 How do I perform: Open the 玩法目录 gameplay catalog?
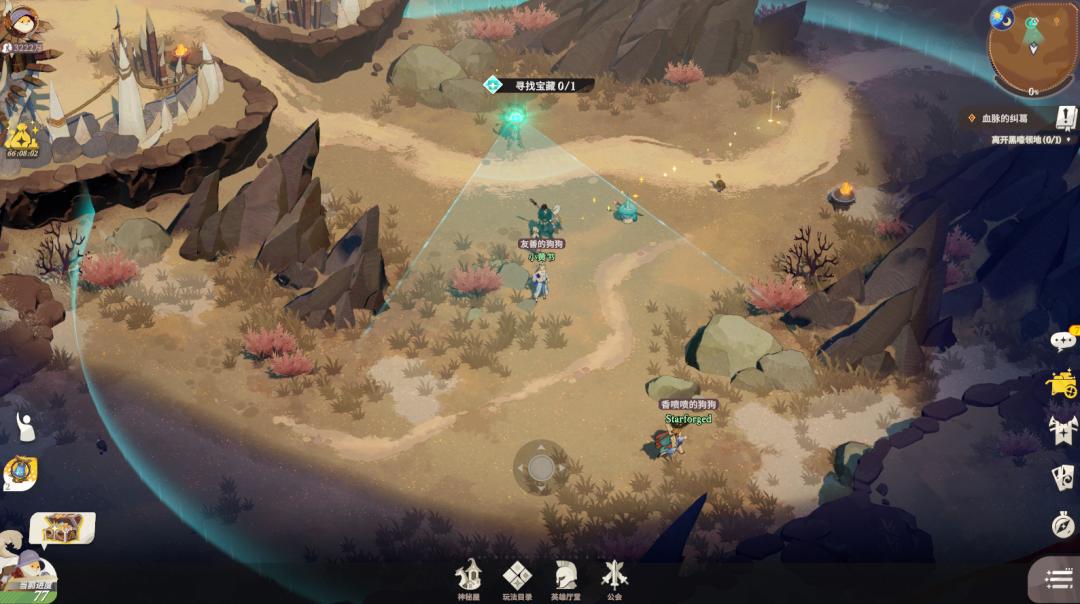click(517, 578)
